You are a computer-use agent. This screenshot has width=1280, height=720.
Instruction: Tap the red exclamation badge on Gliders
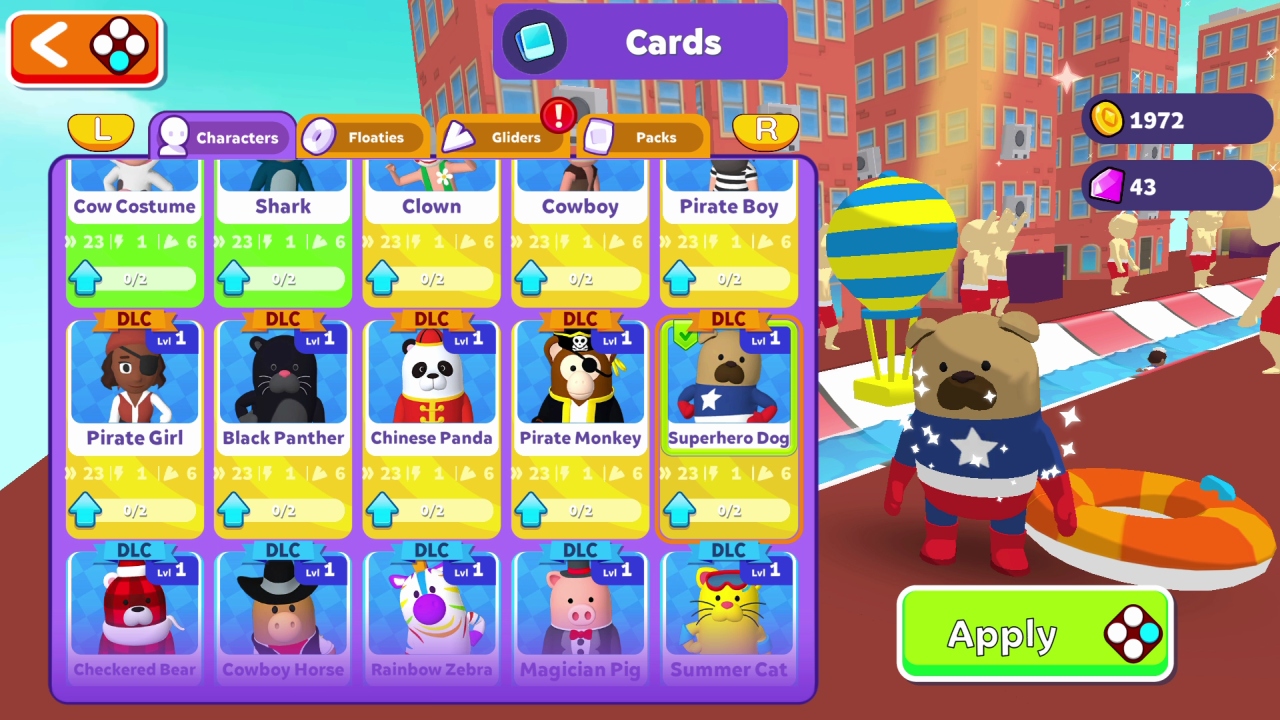click(559, 115)
